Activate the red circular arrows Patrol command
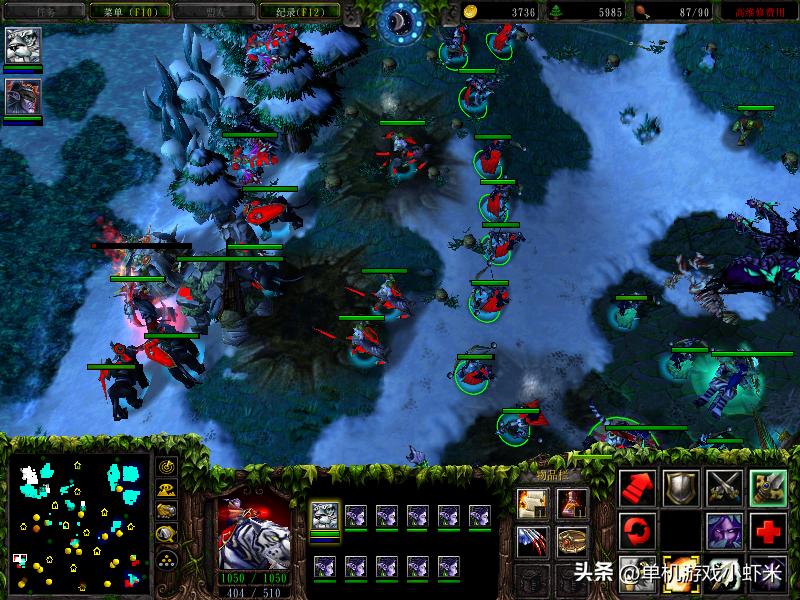Viewport: 800px width, 600px height. pyautogui.click(x=637, y=529)
